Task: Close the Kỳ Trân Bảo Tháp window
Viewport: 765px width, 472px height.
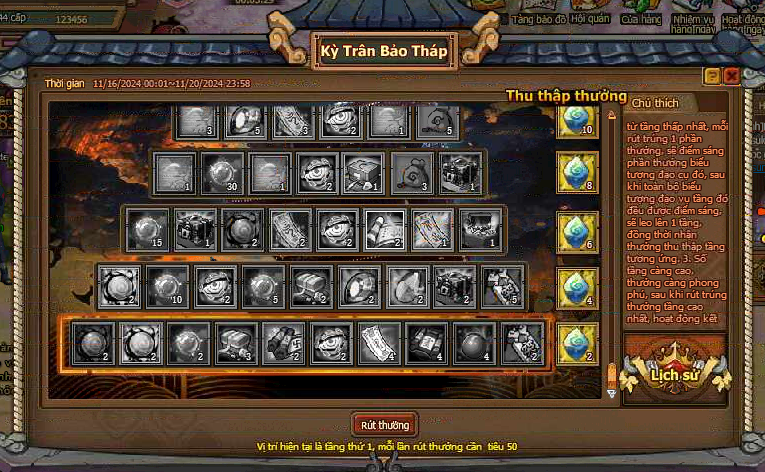Action: click(x=732, y=76)
